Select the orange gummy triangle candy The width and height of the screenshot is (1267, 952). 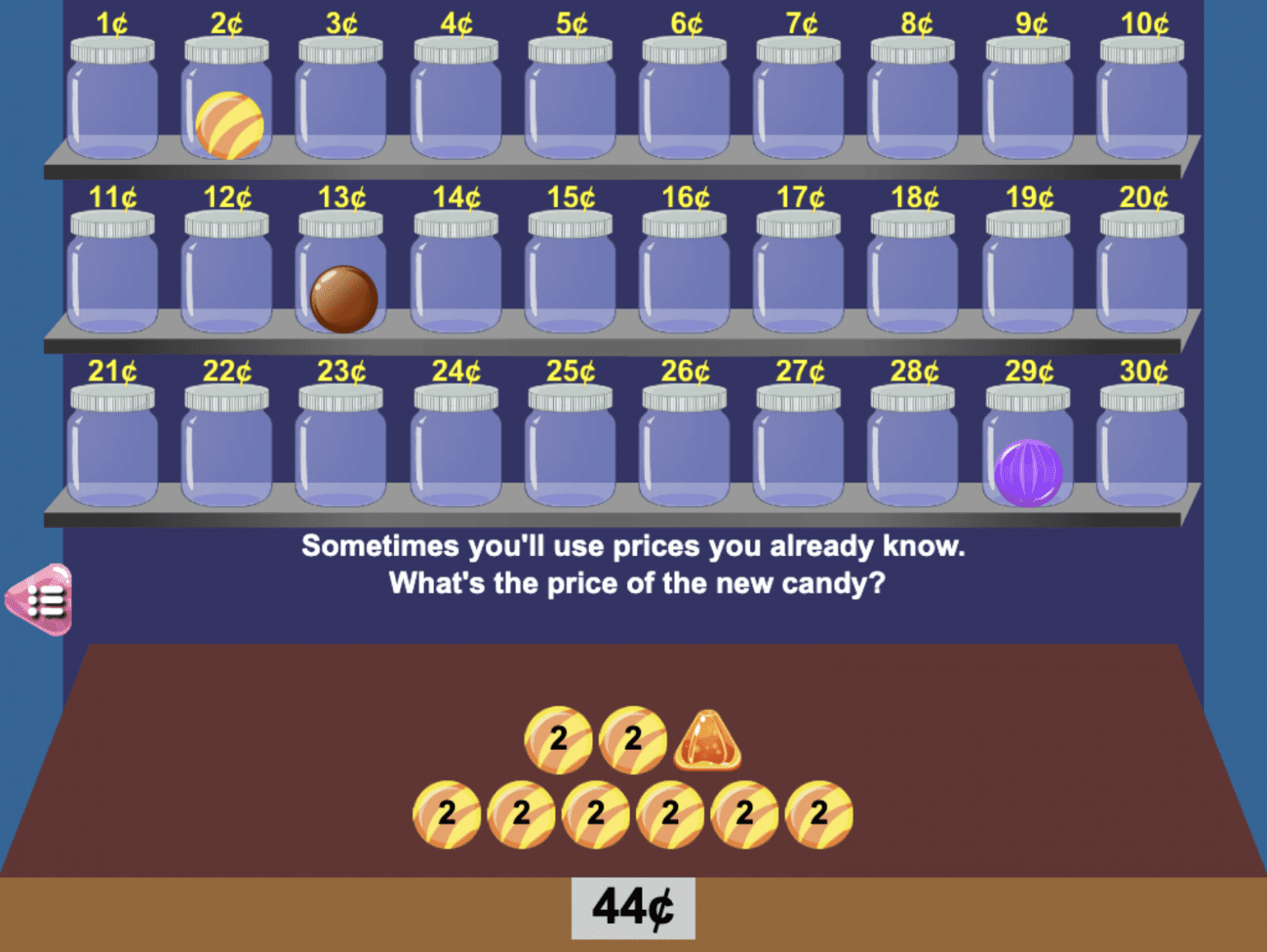pos(709,740)
